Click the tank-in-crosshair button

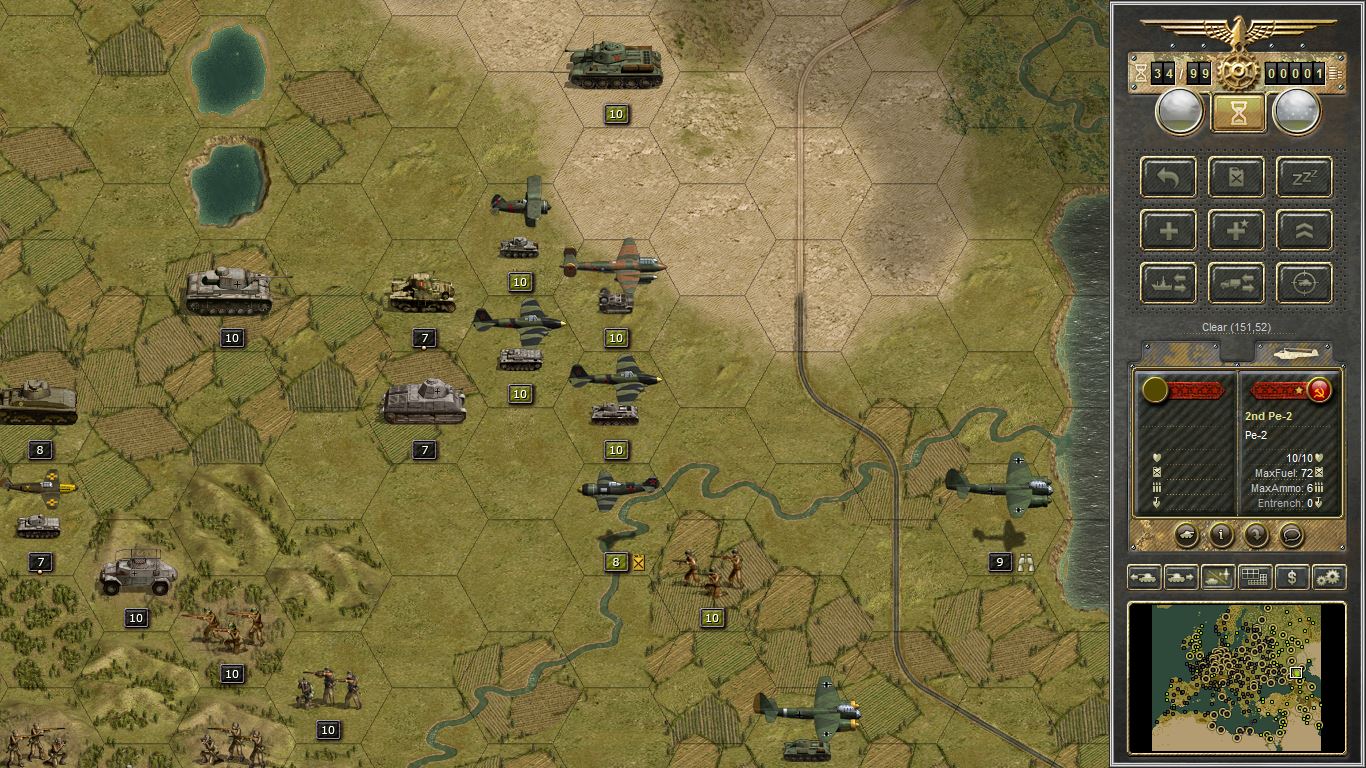(x=1304, y=284)
